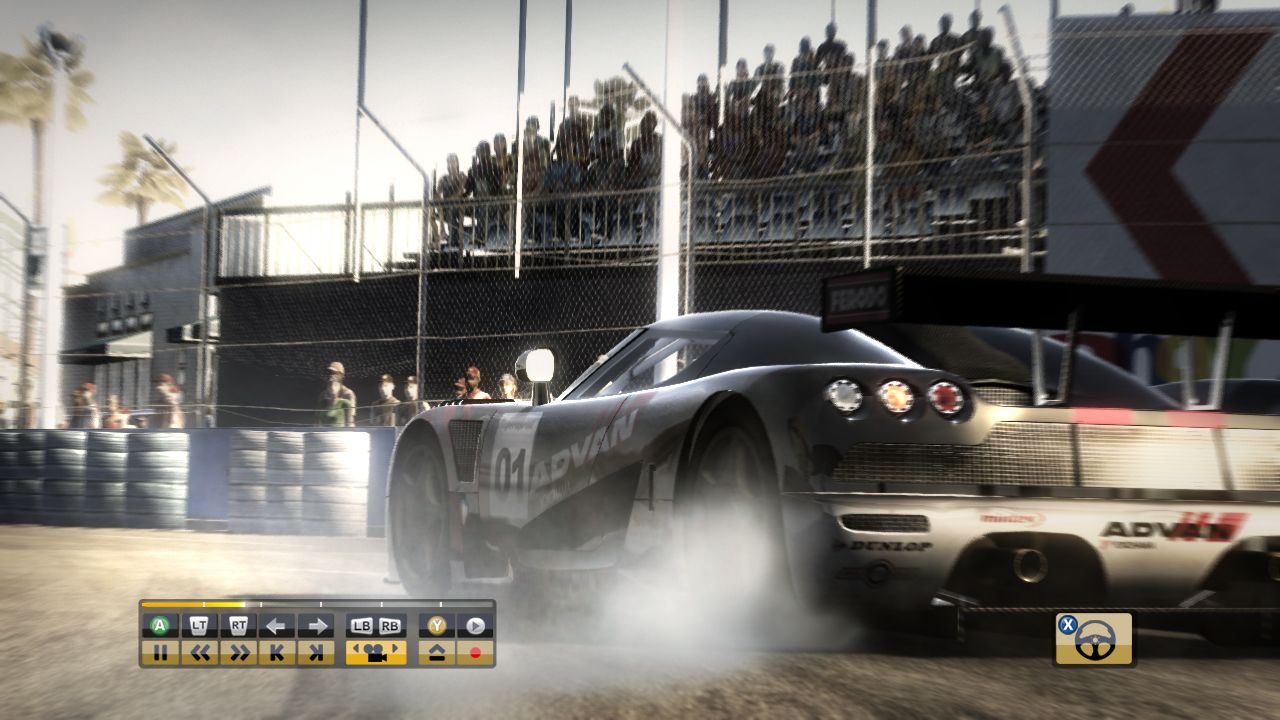The image size is (1280, 720).
Task: Click the left arrow badge
Action: tap(276, 625)
